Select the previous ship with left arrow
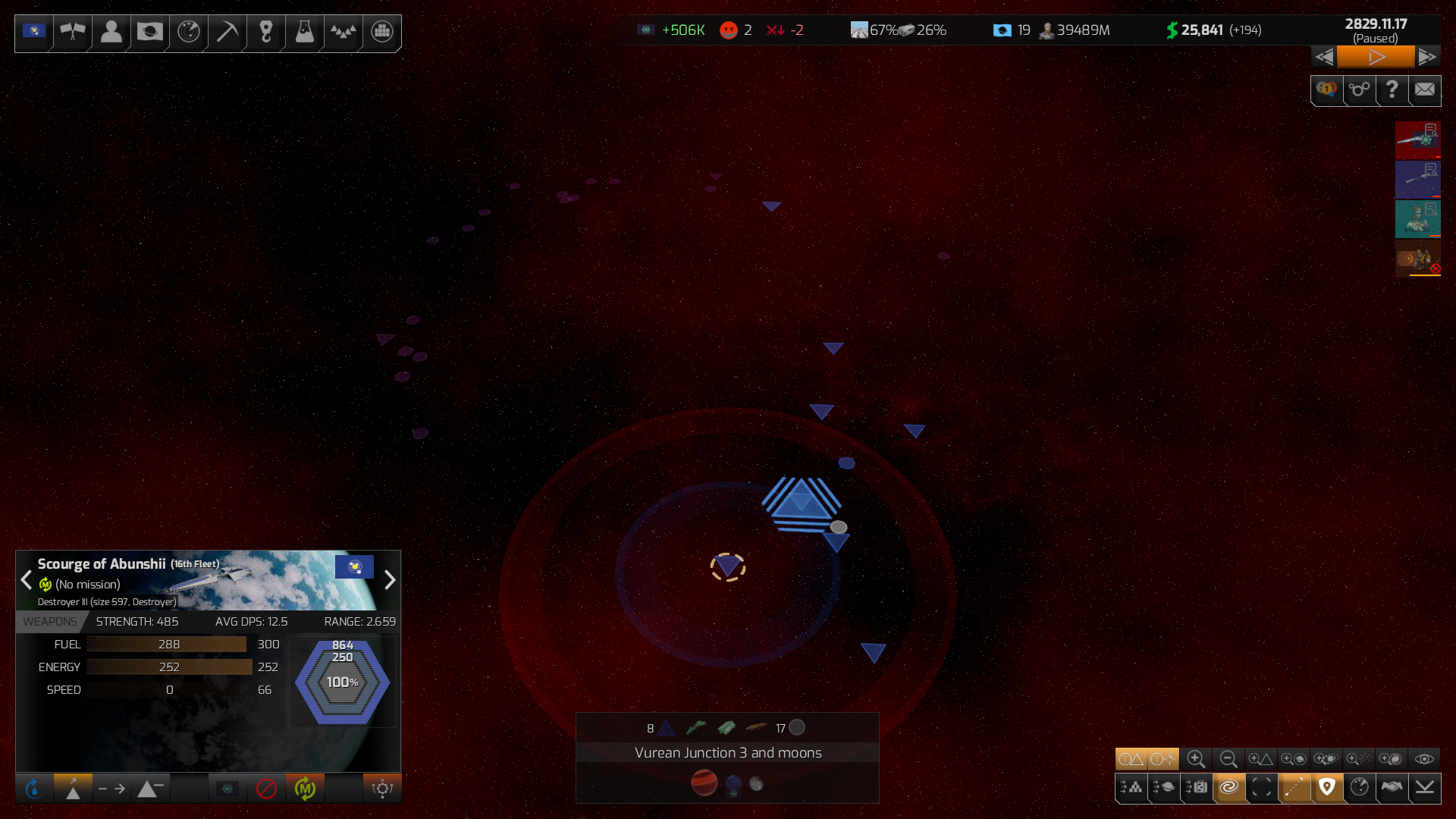This screenshot has height=819, width=1456. click(27, 580)
